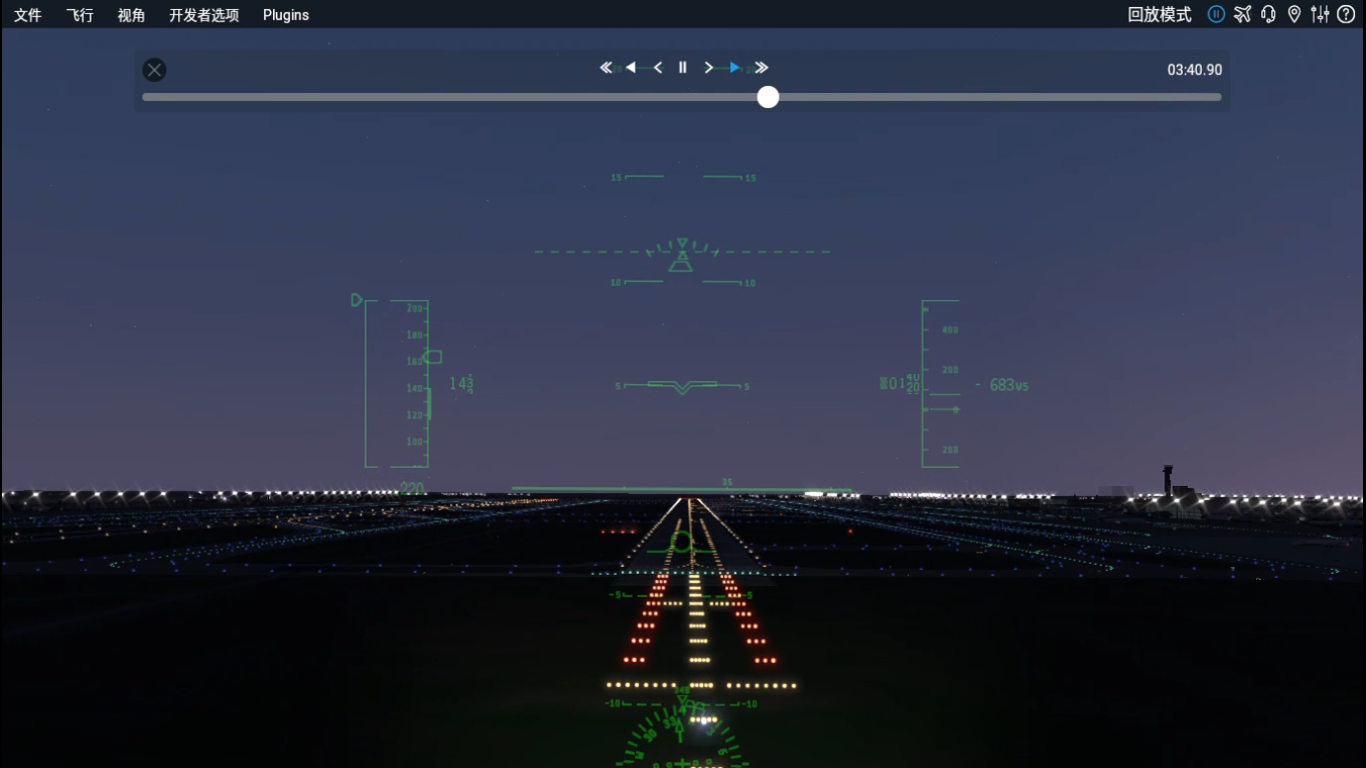Expand the Plugins menu
Screen dimensions: 1366x768
(285, 14)
